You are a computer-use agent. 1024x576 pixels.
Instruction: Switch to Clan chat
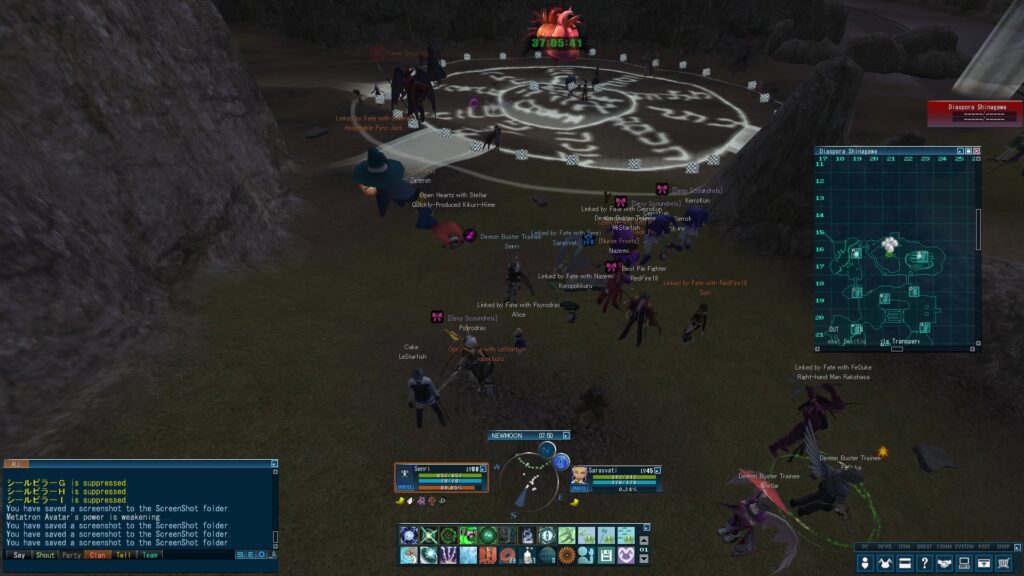[x=97, y=555]
